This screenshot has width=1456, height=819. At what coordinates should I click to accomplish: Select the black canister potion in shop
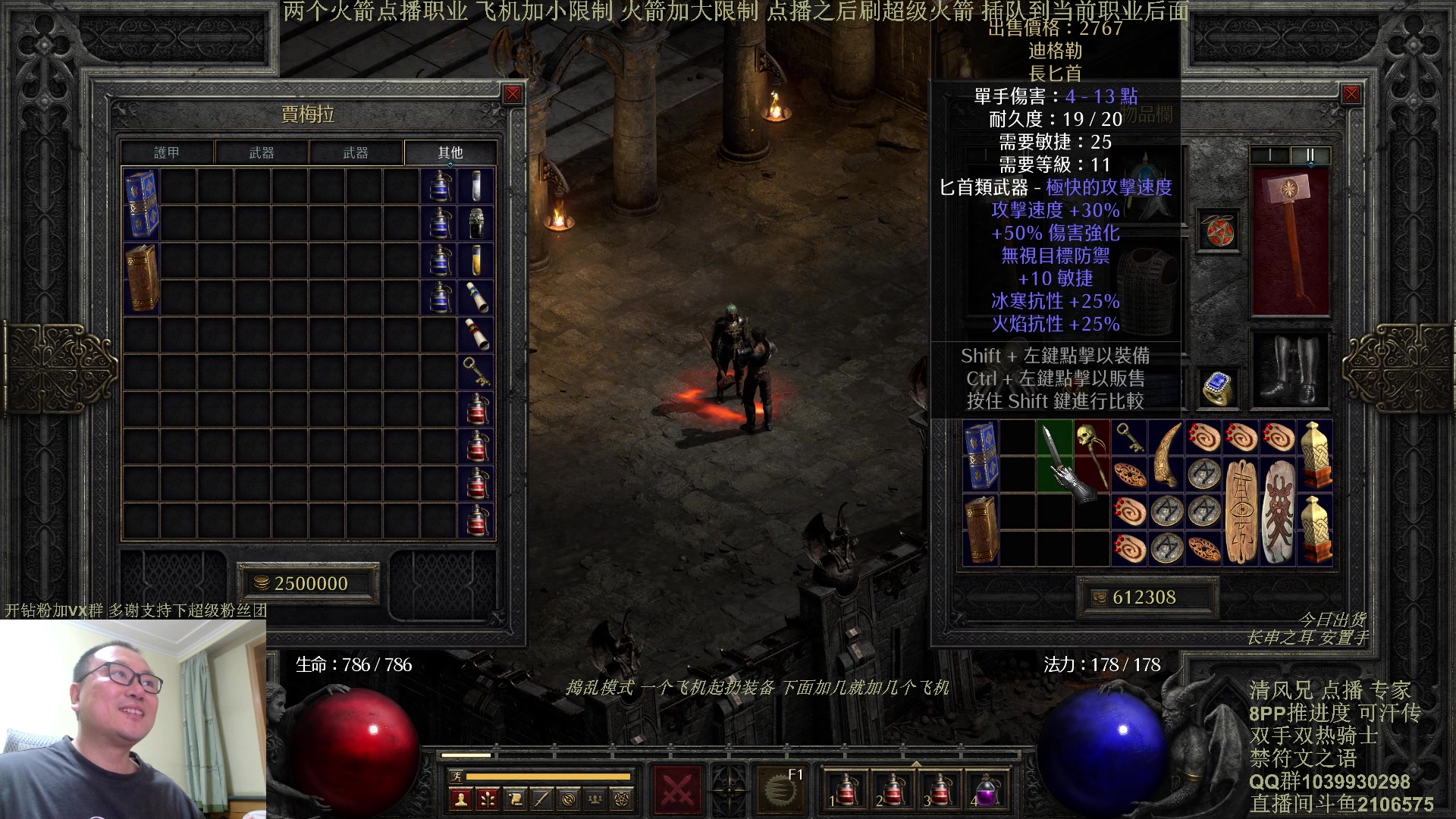[x=476, y=223]
